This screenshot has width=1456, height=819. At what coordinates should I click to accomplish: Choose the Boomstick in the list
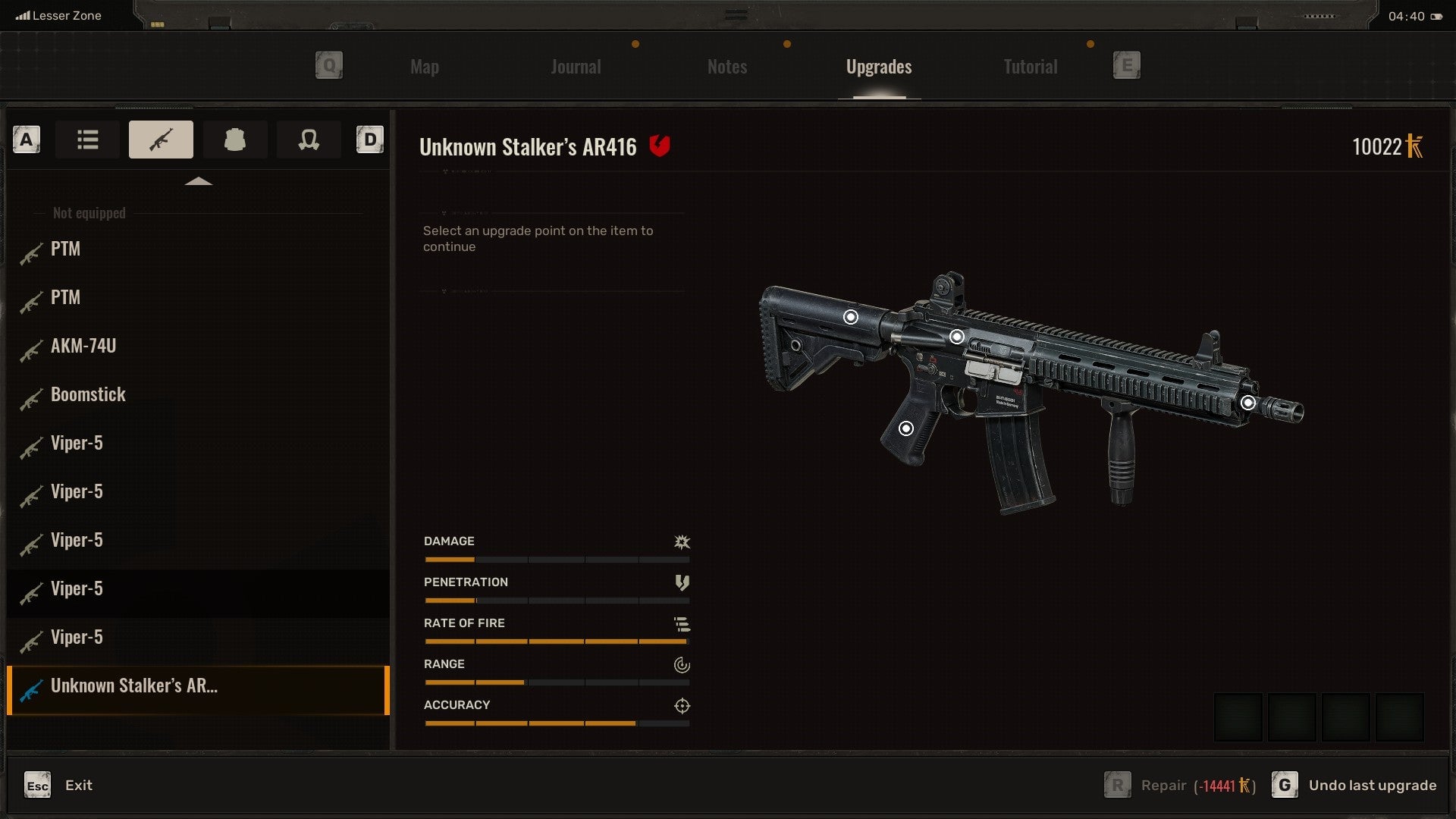pyautogui.click(x=88, y=395)
